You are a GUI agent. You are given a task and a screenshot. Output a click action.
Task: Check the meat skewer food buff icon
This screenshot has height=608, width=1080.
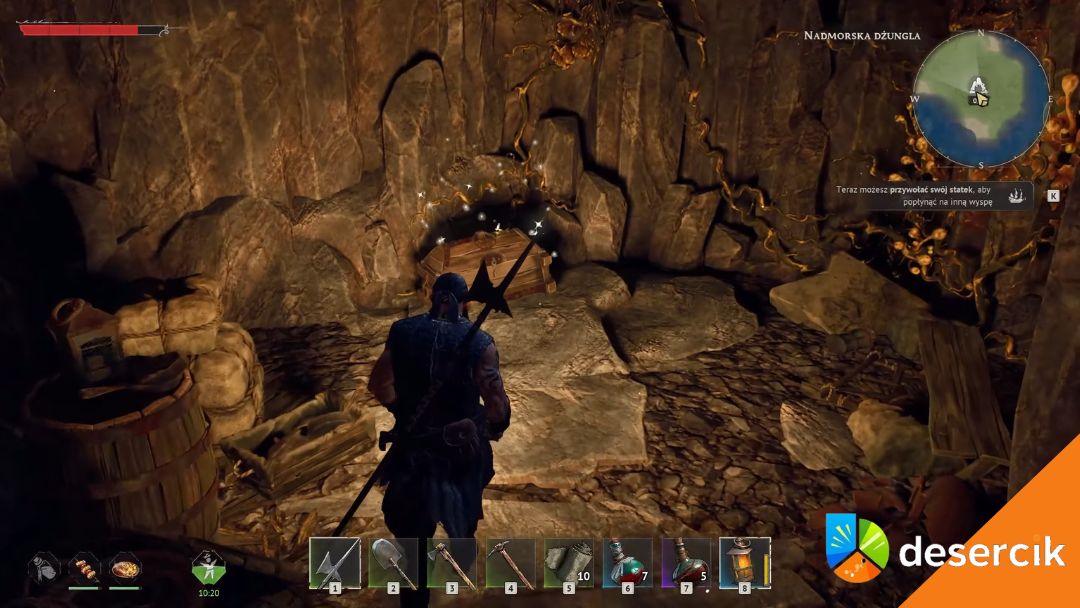84,567
